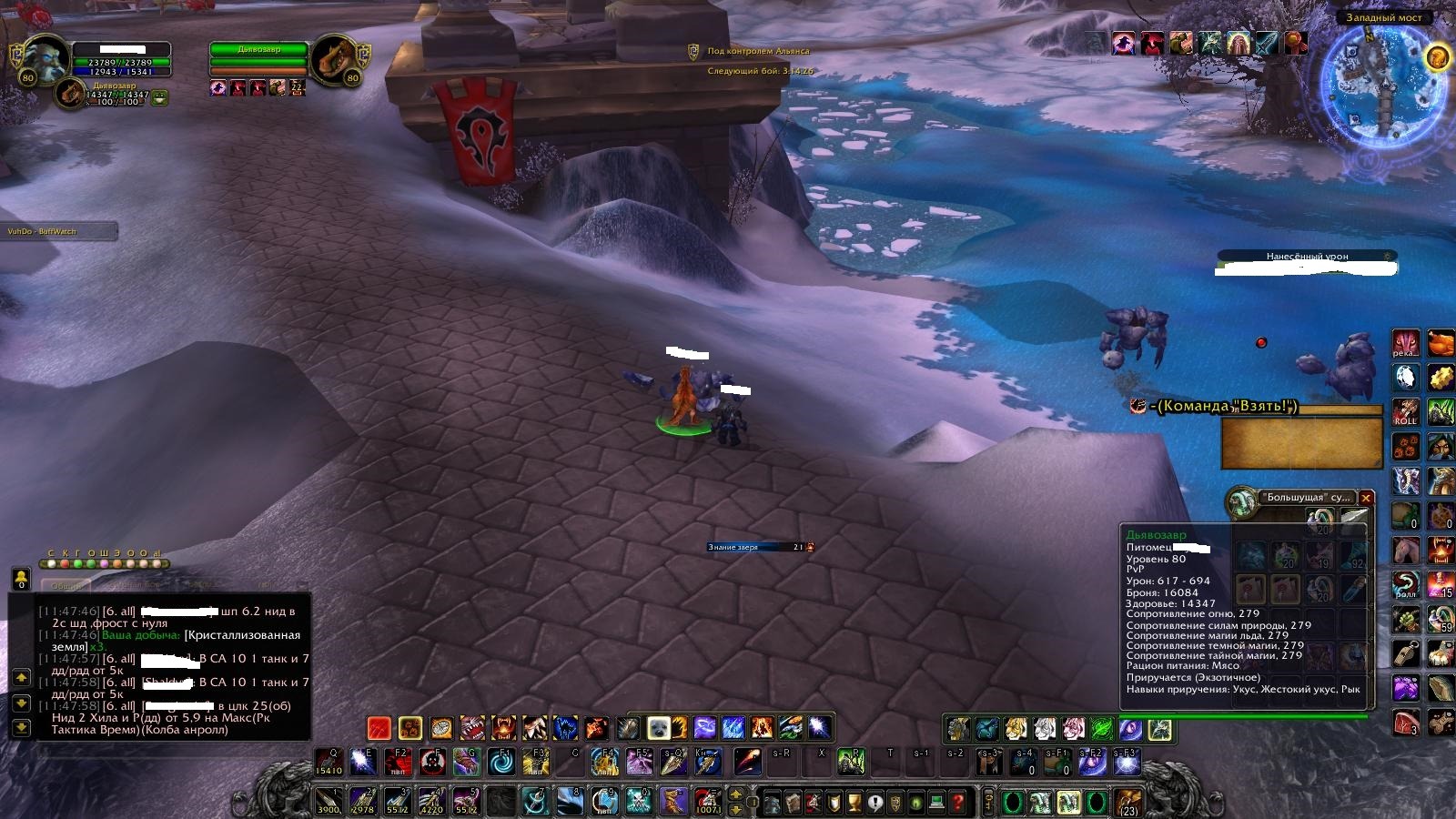Activate the blue swirl F1 ability

[x=501, y=762]
